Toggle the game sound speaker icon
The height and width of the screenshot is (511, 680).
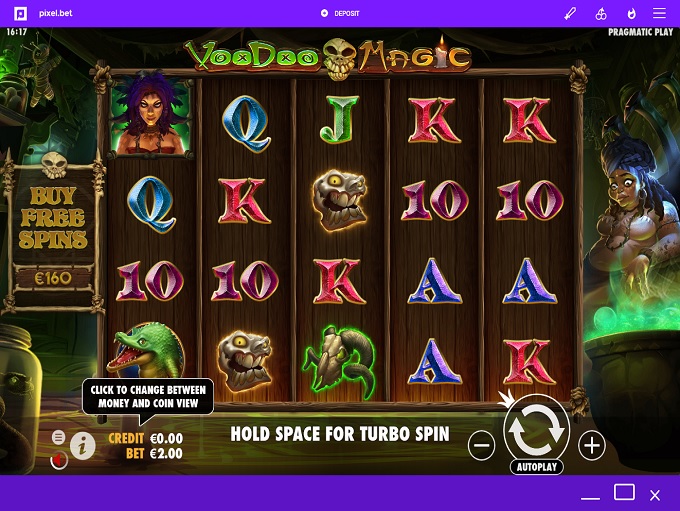(59, 460)
